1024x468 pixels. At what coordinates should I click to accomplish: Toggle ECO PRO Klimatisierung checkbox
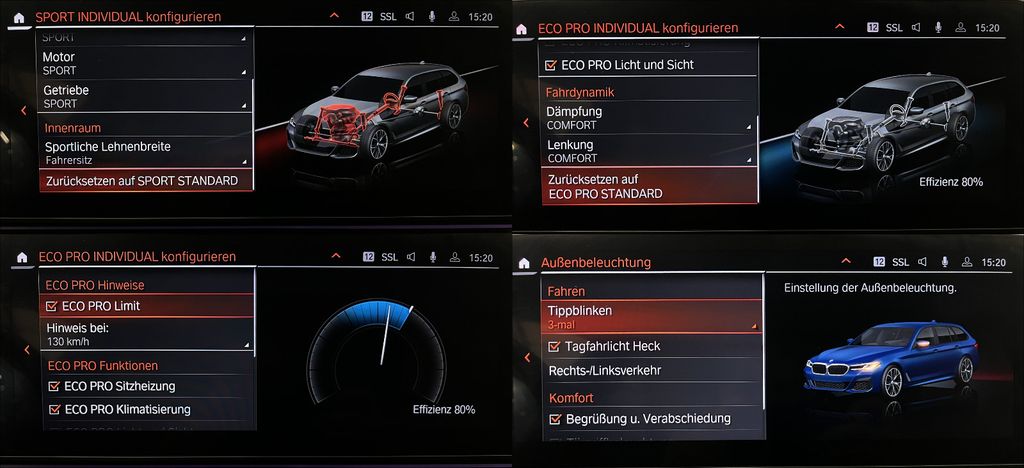pyautogui.click(x=54, y=409)
